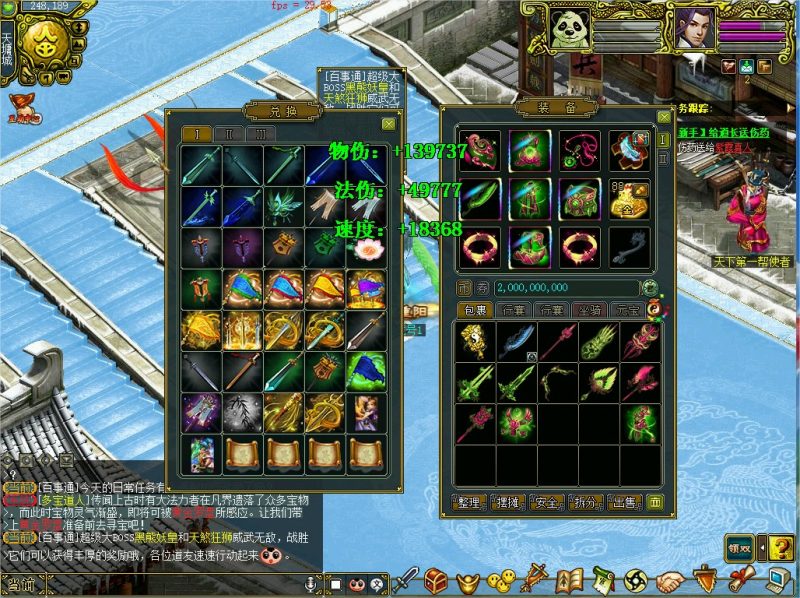Open the computer system icon in toolbar
The width and height of the screenshot is (800, 598).
(778, 579)
